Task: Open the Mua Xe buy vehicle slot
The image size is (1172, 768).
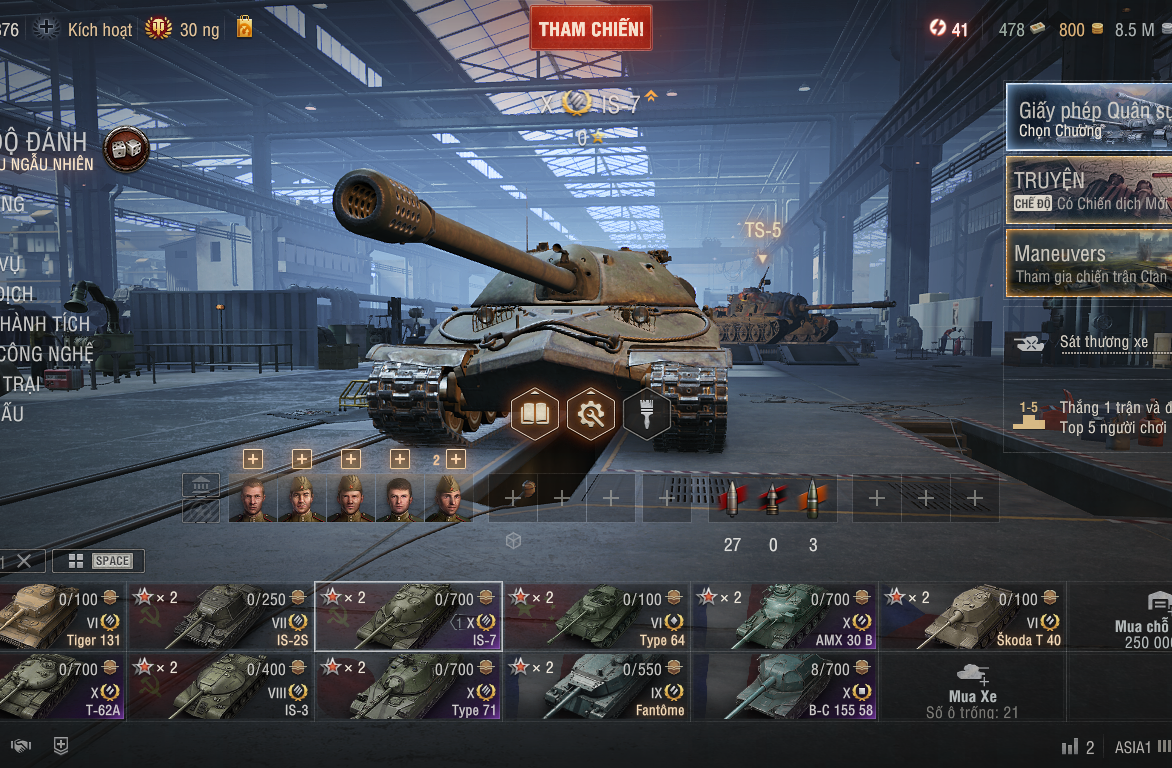Action: 972,687
